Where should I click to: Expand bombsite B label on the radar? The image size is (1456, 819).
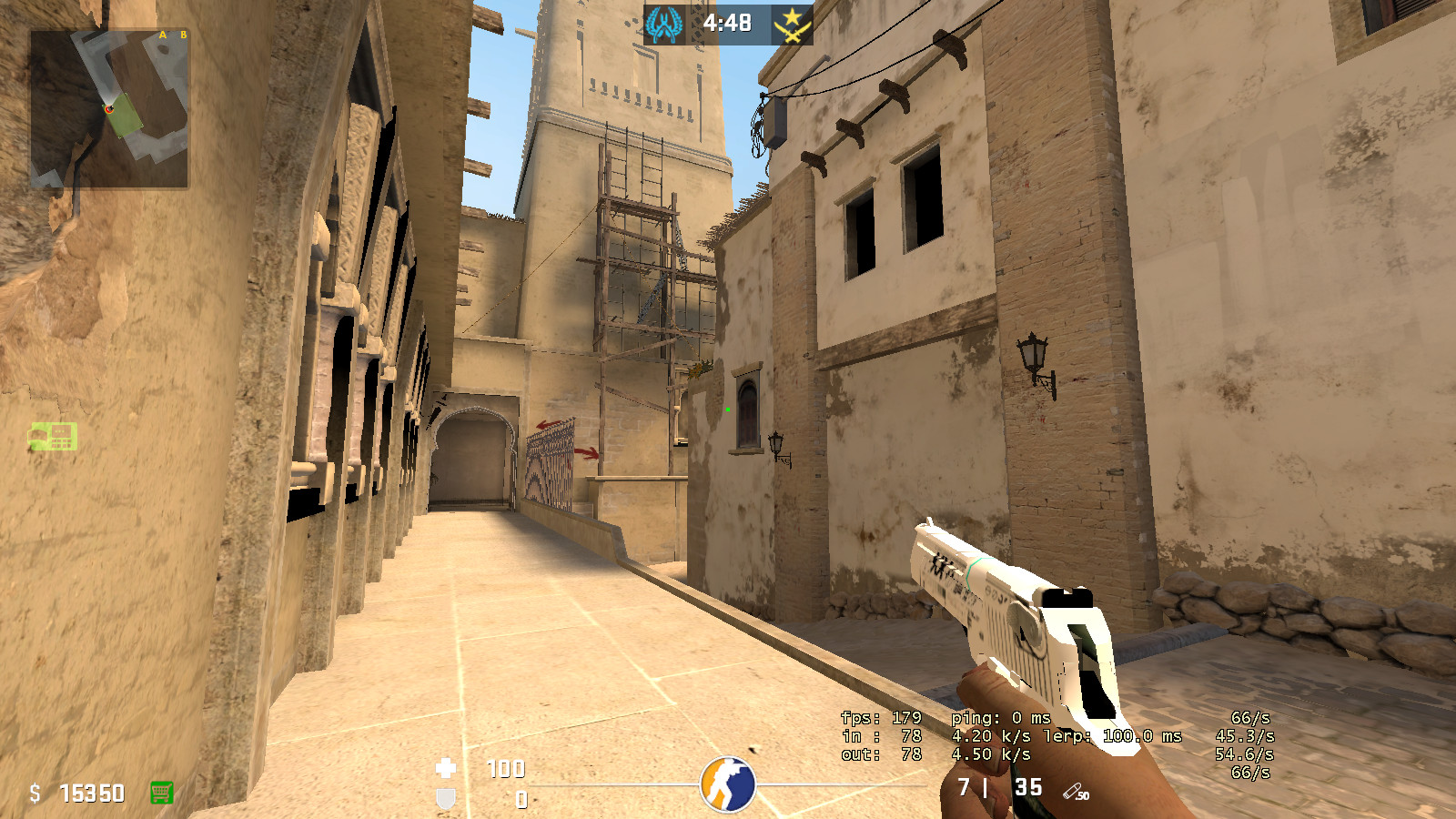tap(182, 34)
